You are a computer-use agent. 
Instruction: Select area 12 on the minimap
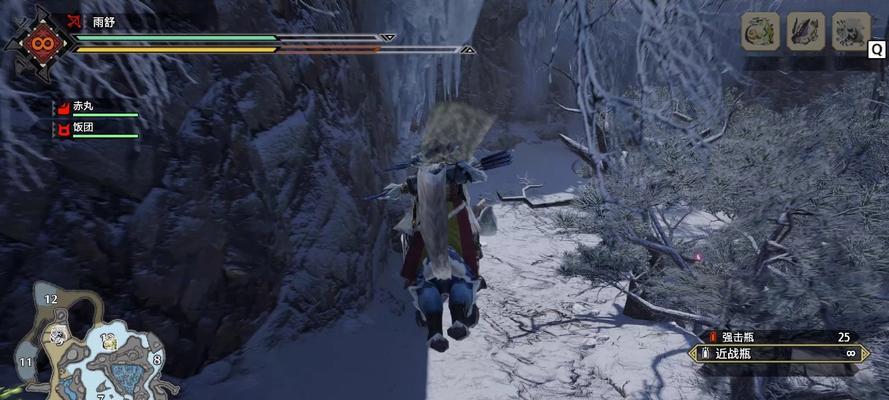pos(51,299)
